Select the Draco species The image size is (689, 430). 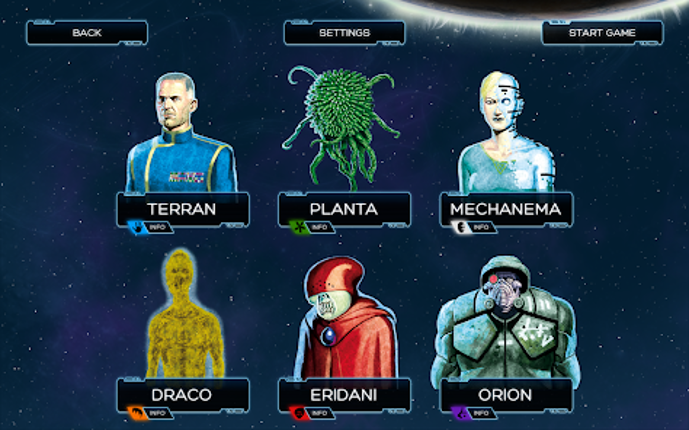pos(181,395)
